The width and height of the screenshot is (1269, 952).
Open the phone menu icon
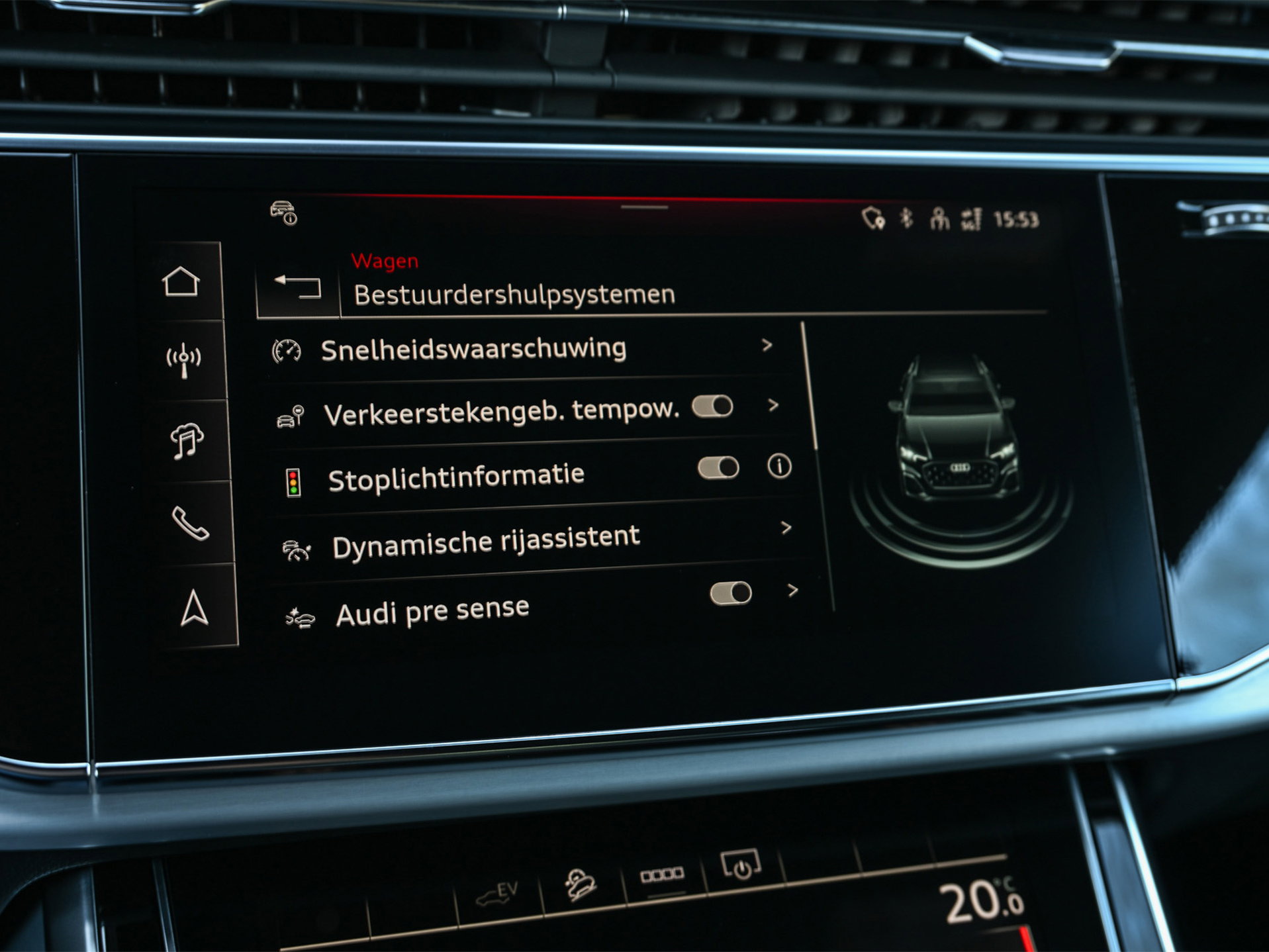coord(191,523)
